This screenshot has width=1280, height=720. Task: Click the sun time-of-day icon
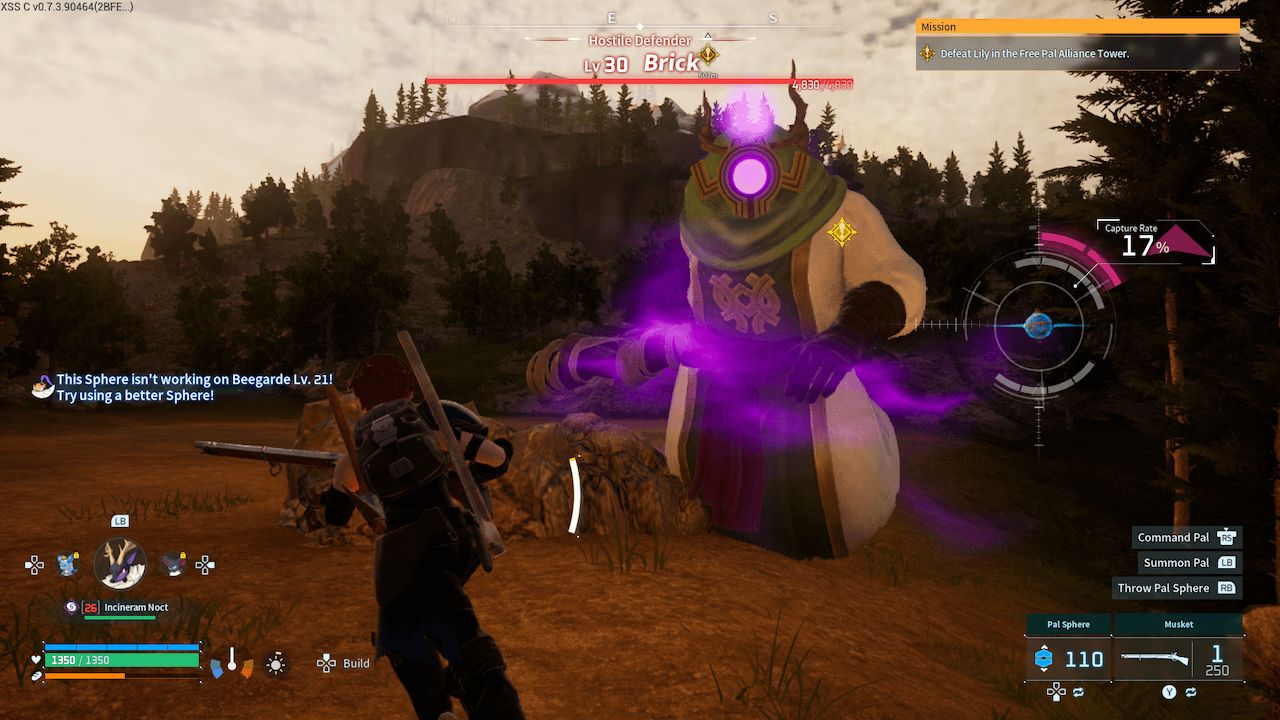tap(276, 663)
